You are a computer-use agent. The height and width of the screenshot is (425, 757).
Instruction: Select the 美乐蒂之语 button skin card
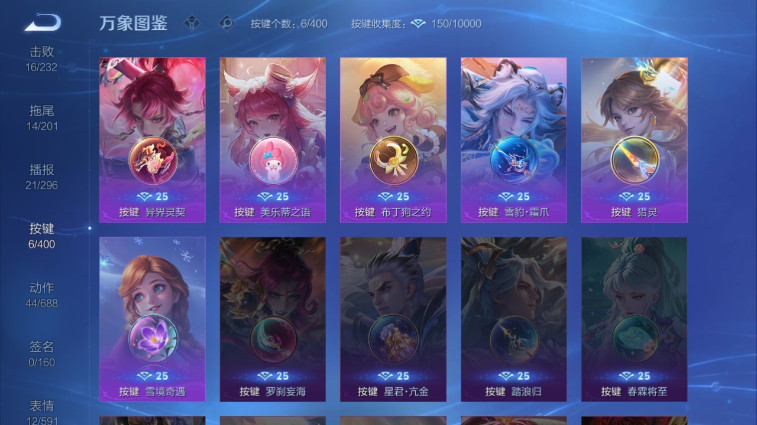(x=273, y=138)
